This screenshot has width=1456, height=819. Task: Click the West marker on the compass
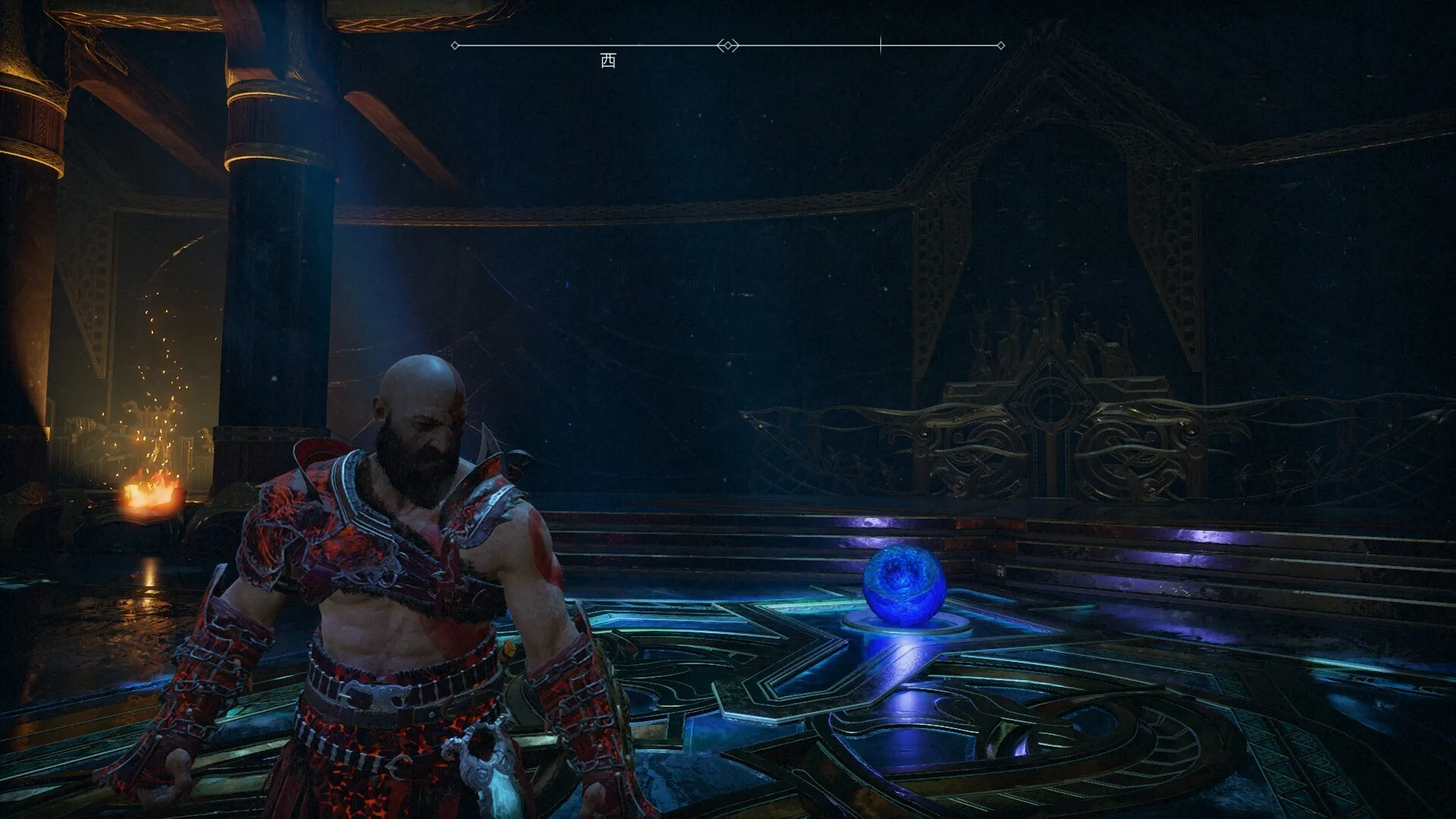(x=608, y=61)
